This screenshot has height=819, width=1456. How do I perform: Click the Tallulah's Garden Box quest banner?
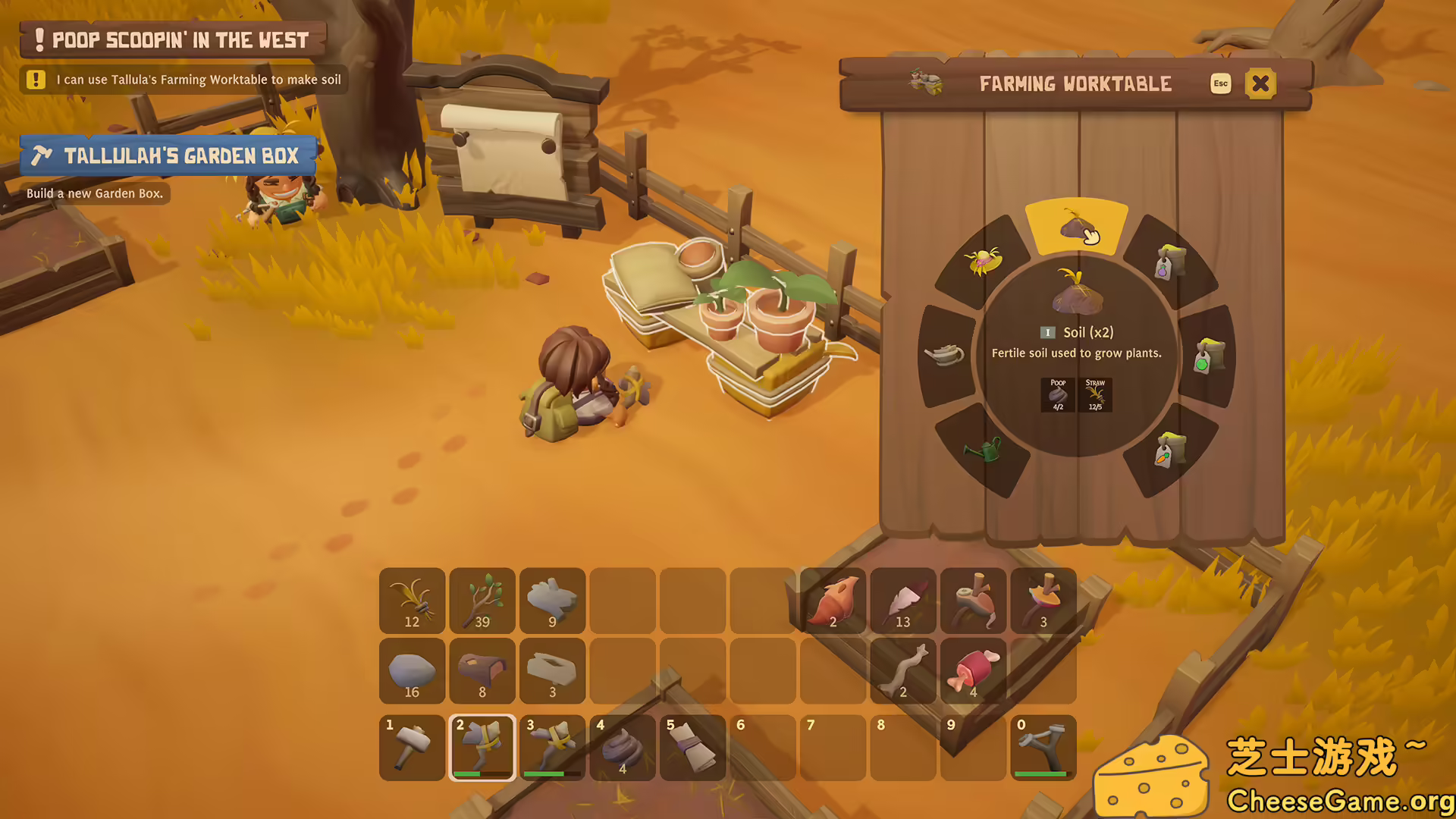168,155
